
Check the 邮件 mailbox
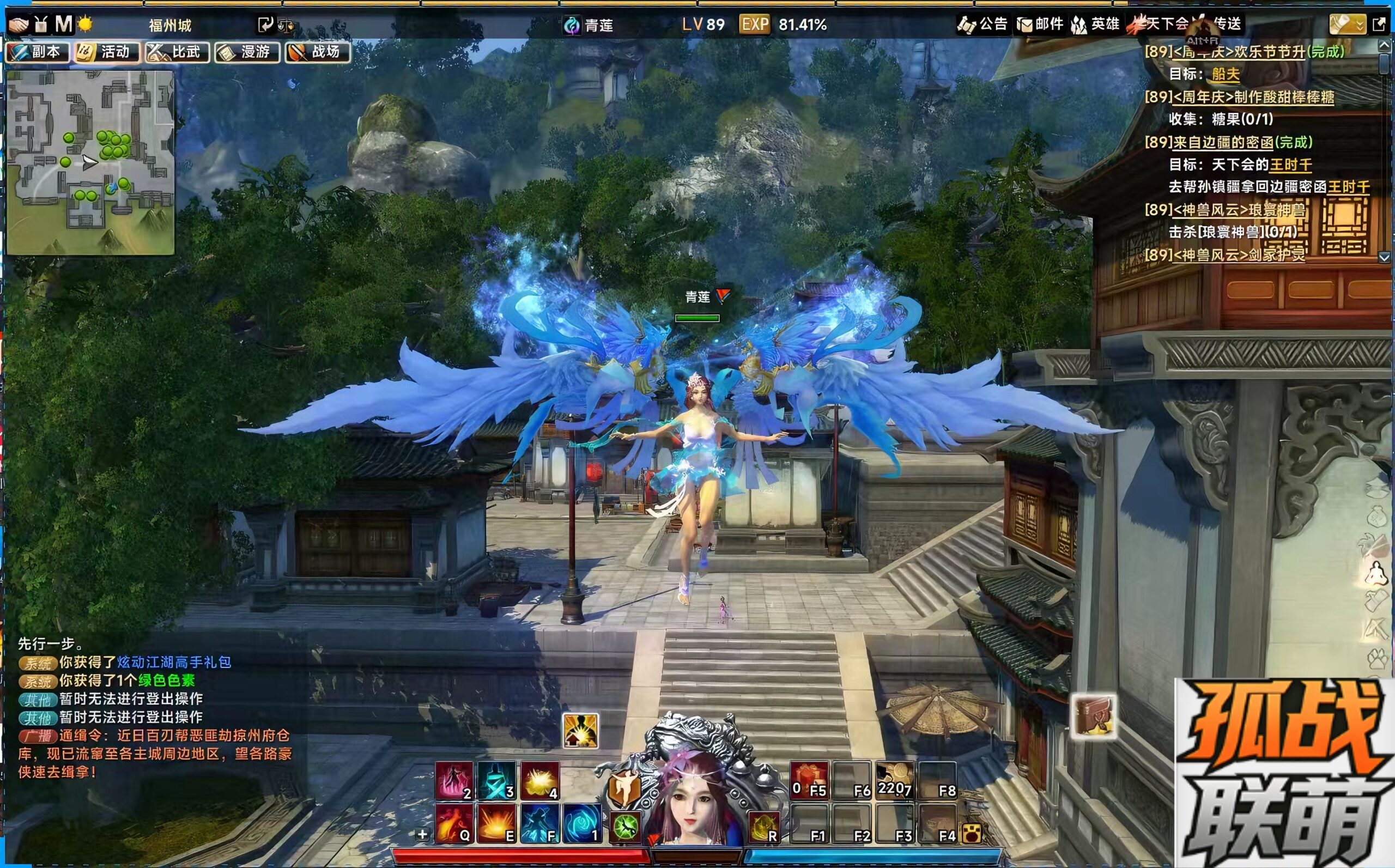(1040, 24)
